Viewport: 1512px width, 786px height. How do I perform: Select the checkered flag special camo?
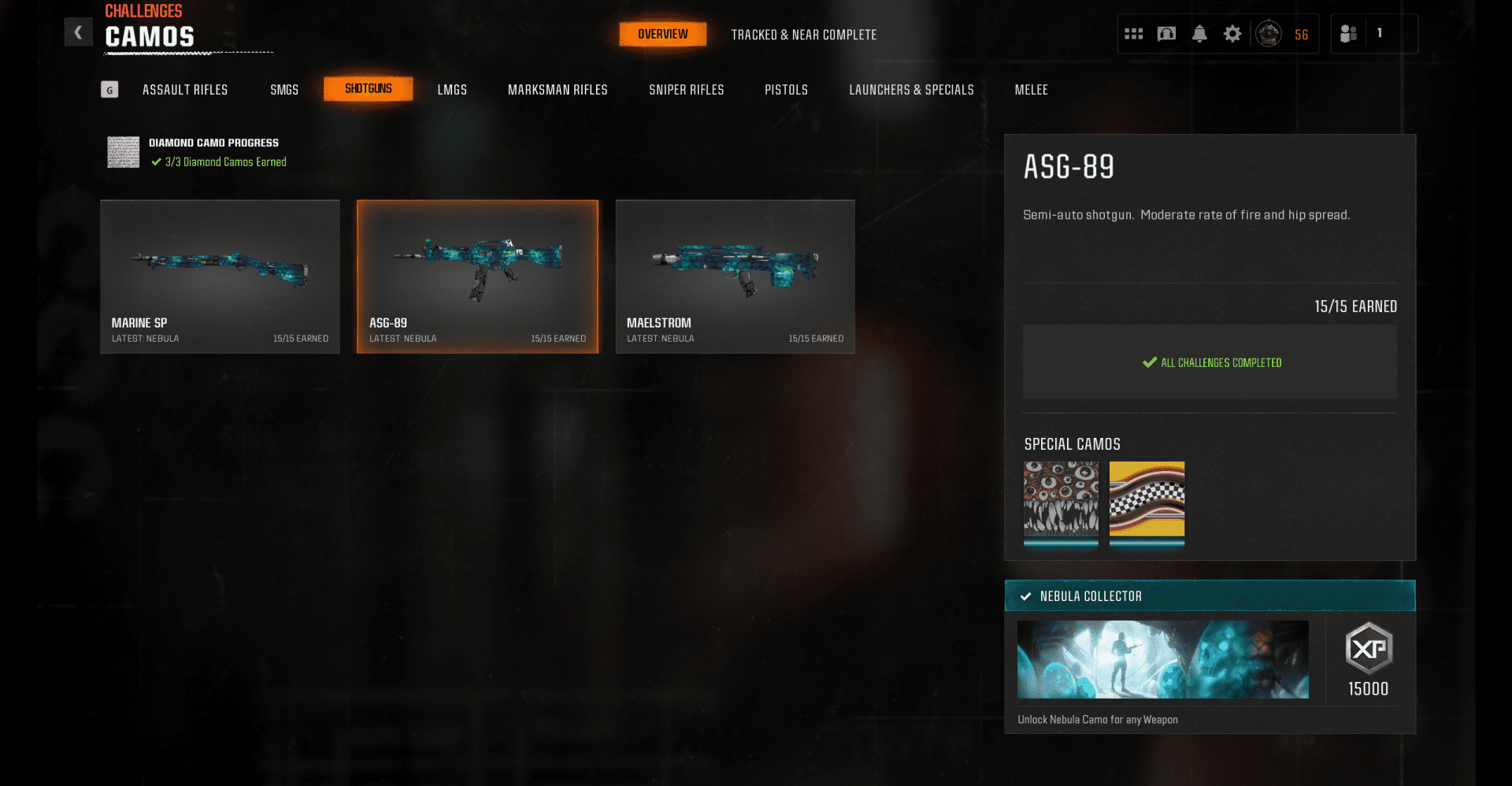[1147, 501]
